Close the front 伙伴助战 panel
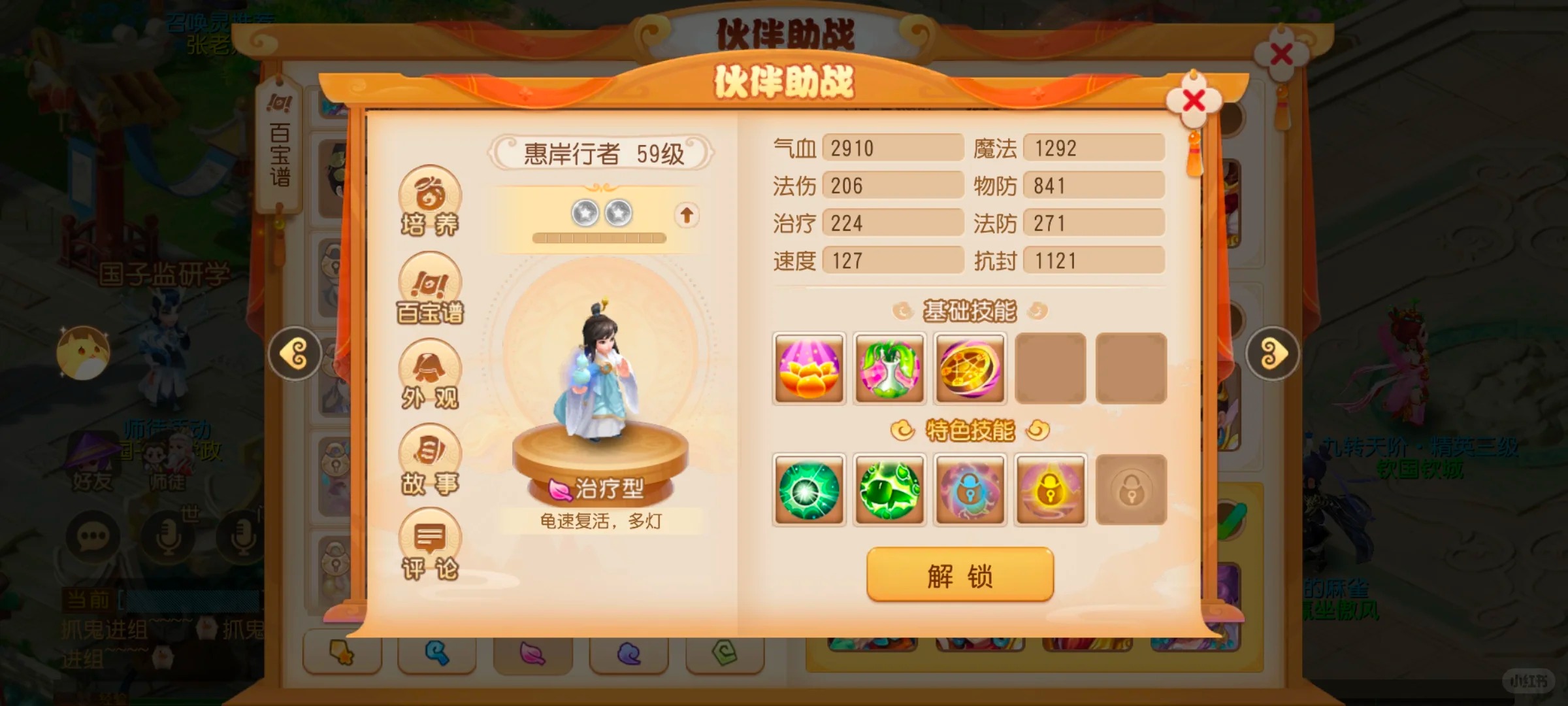This screenshot has width=1568, height=706. (1194, 101)
